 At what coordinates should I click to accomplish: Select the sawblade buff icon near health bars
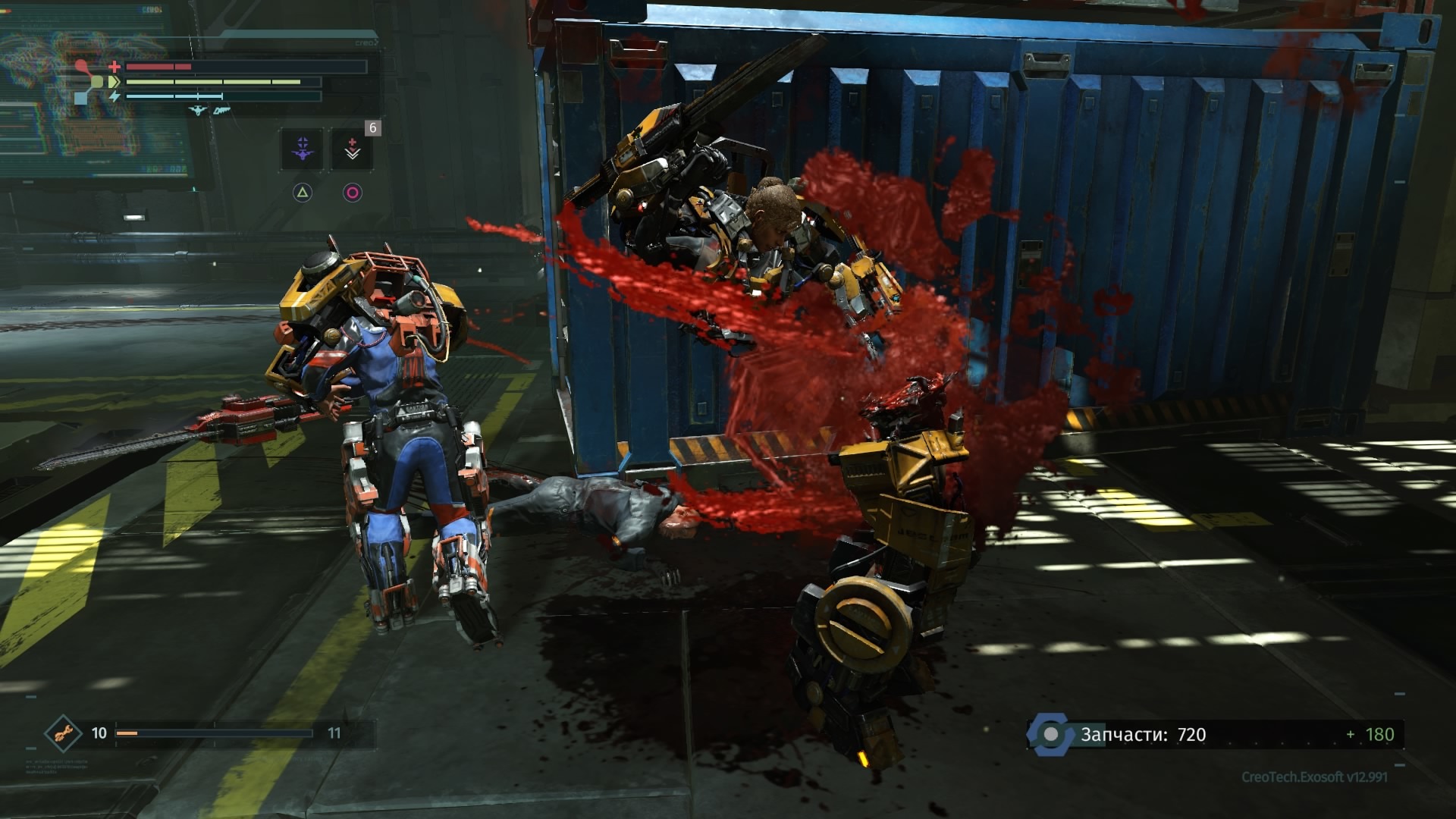coord(221,110)
